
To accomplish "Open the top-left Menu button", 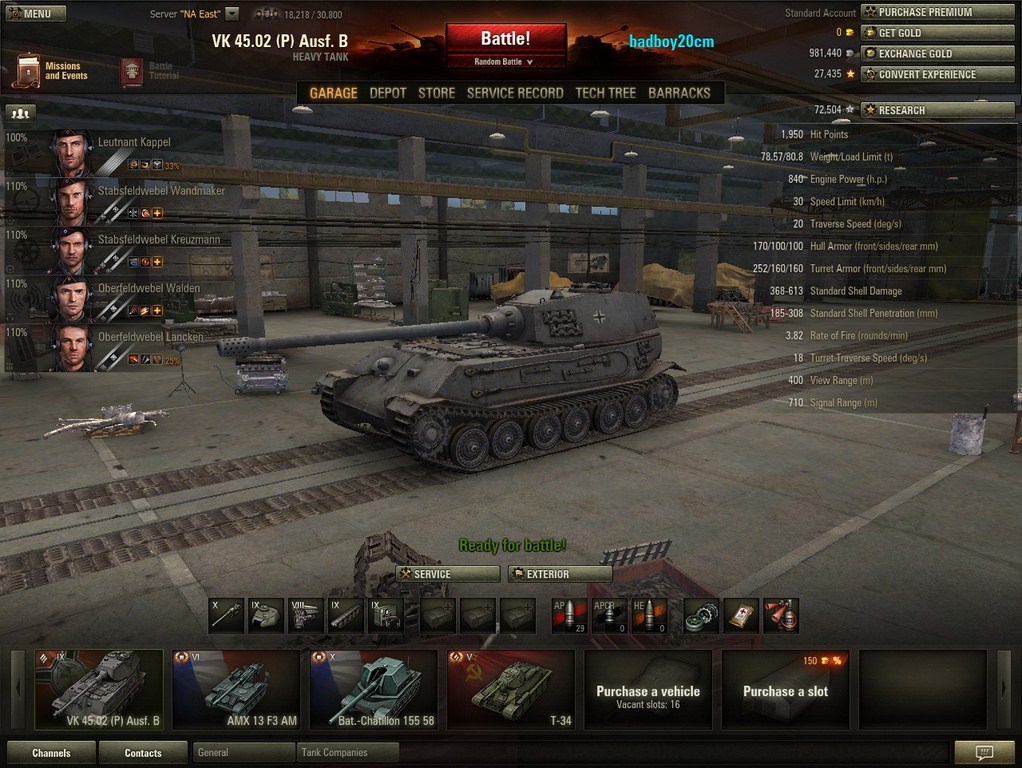I will coord(35,14).
